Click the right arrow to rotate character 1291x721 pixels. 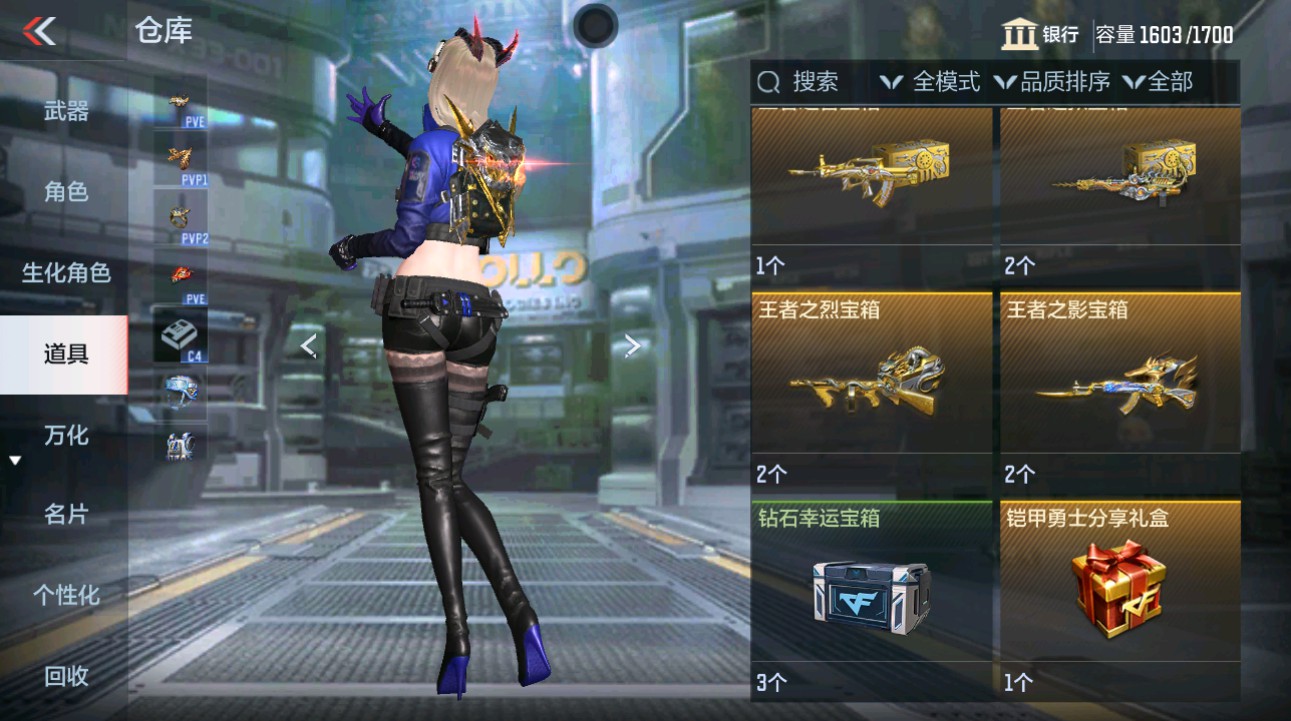630,345
